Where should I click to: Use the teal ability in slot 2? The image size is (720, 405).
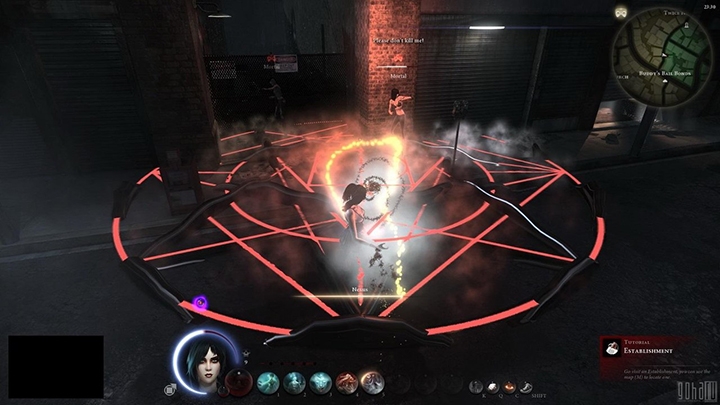click(295, 381)
